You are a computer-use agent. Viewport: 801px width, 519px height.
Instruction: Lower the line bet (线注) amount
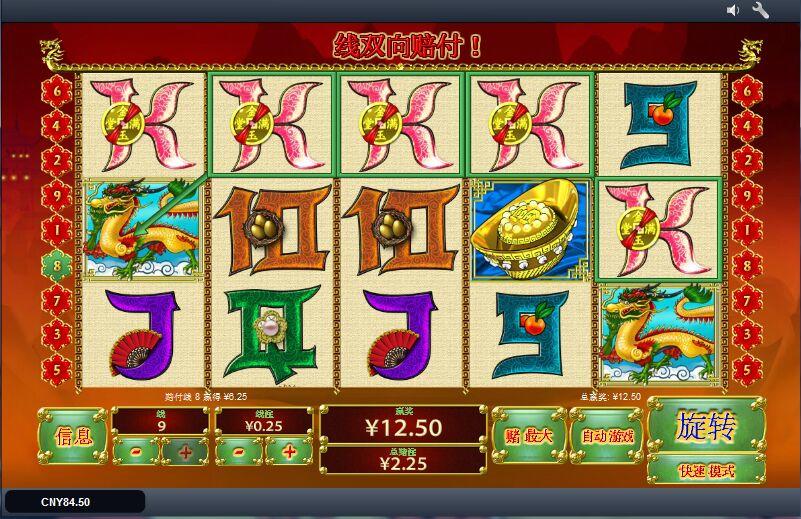click(x=240, y=451)
